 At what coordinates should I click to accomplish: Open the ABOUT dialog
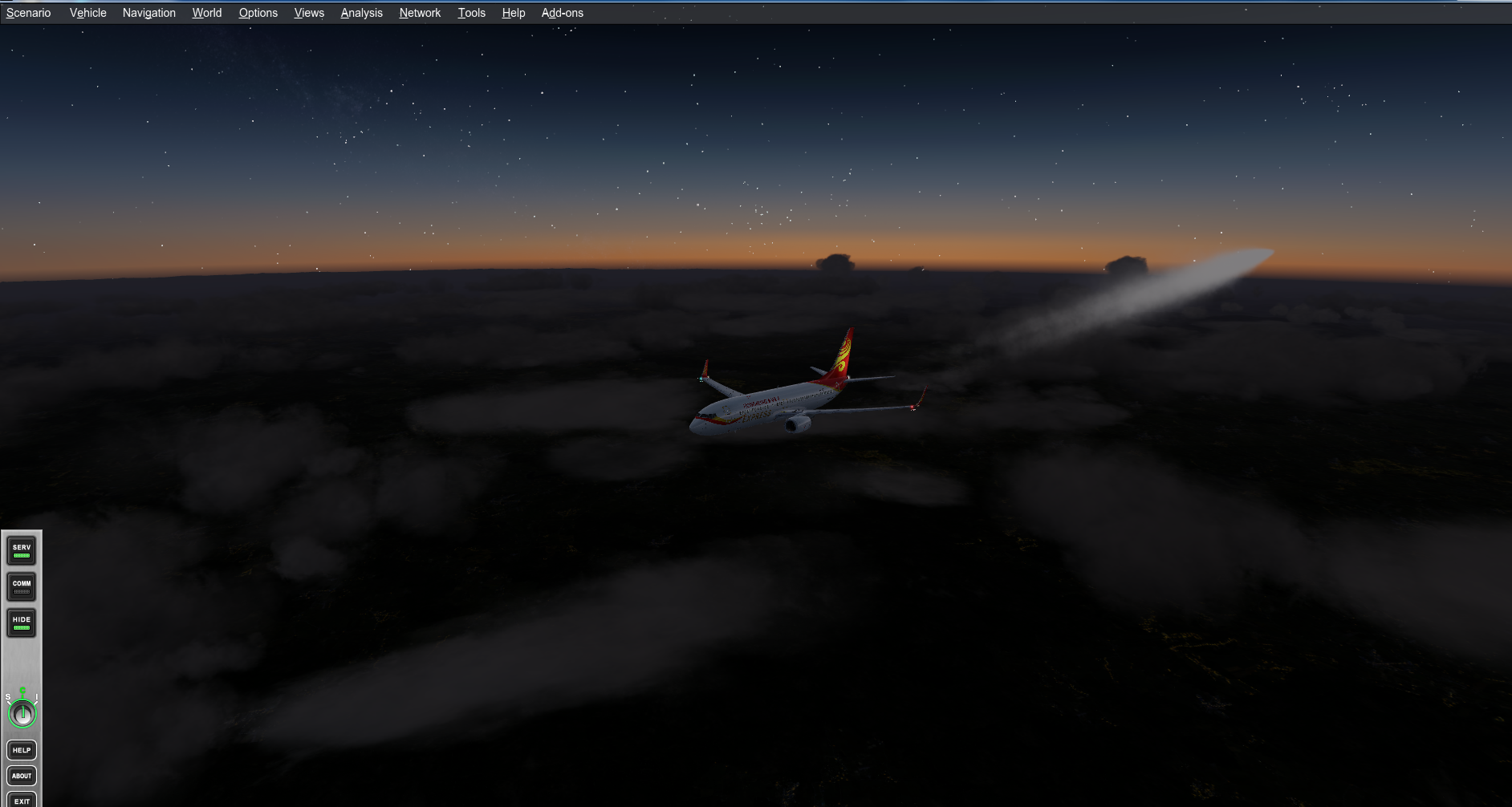click(x=21, y=775)
